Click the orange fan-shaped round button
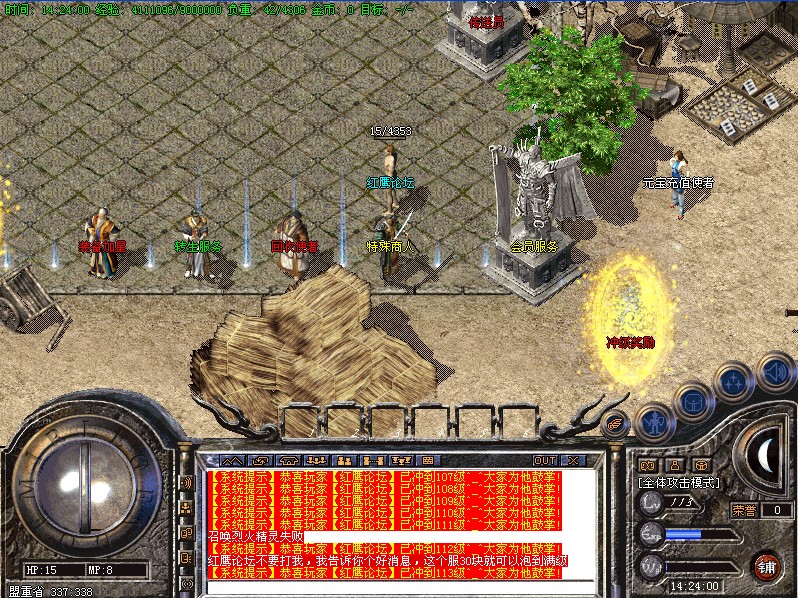The width and height of the screenshot is (798, 598). click(x=616, y=424)
